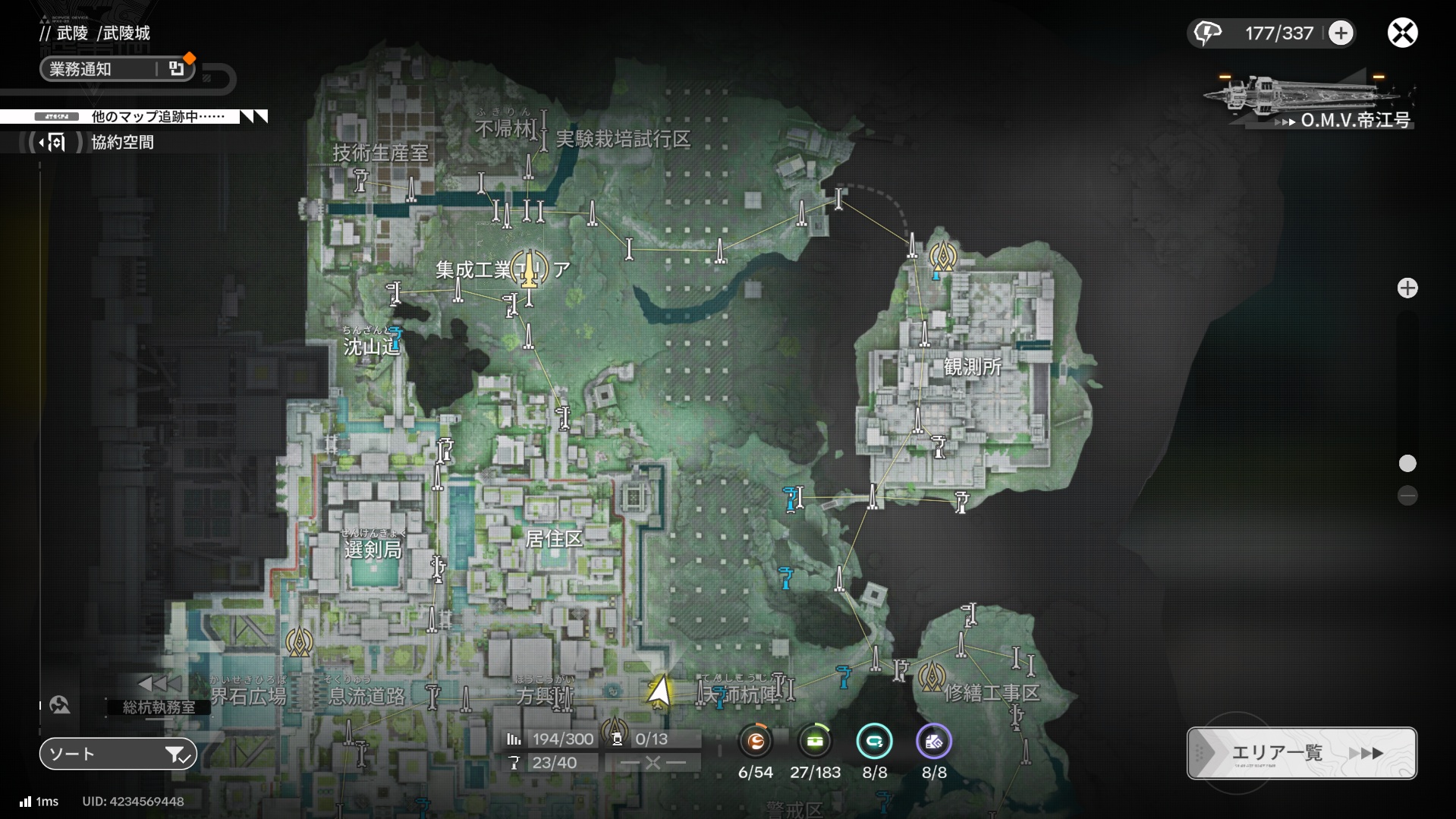Show the teal 8/8 collectible tracker
The width and height of the screenshot is (1456, 819).
pyautogui.click(x=874, y=742)
